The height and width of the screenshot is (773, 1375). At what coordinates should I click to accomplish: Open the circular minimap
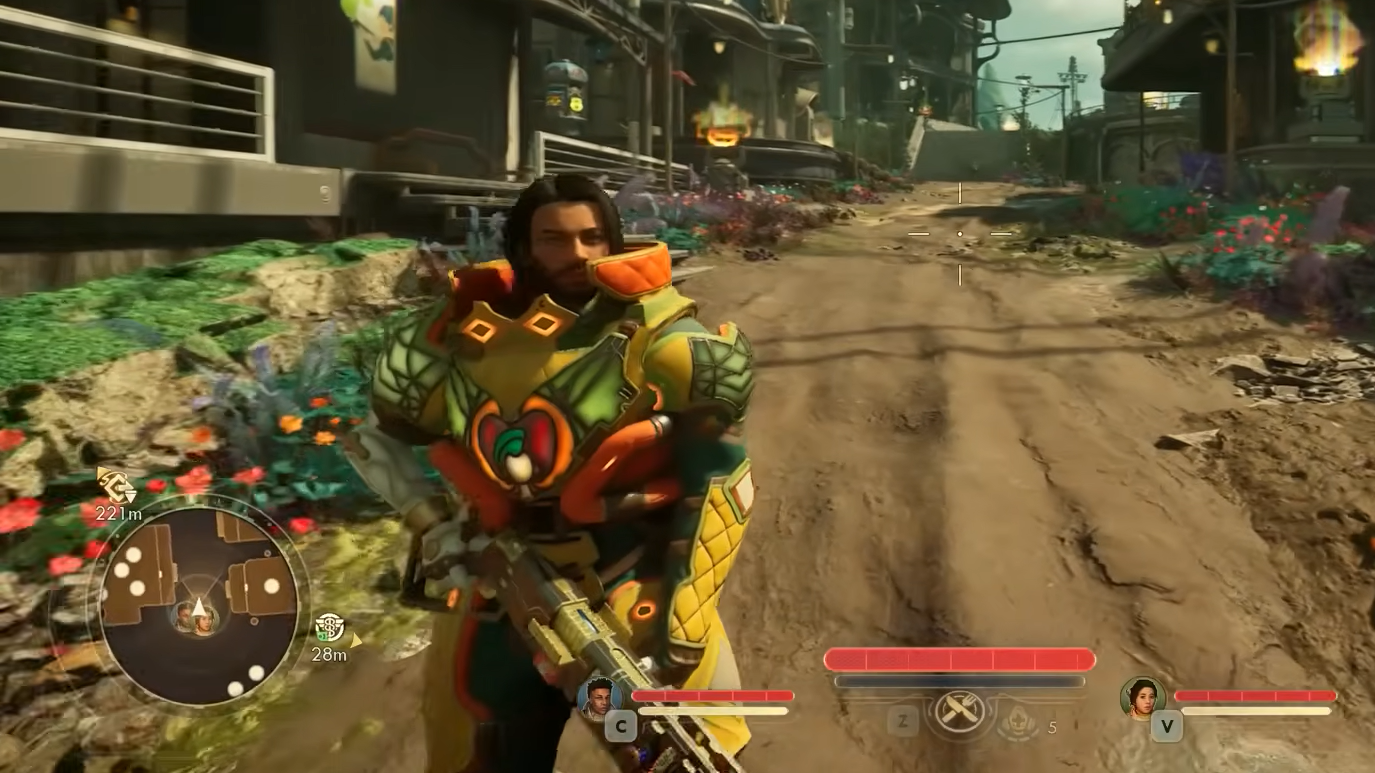(198, 600)
